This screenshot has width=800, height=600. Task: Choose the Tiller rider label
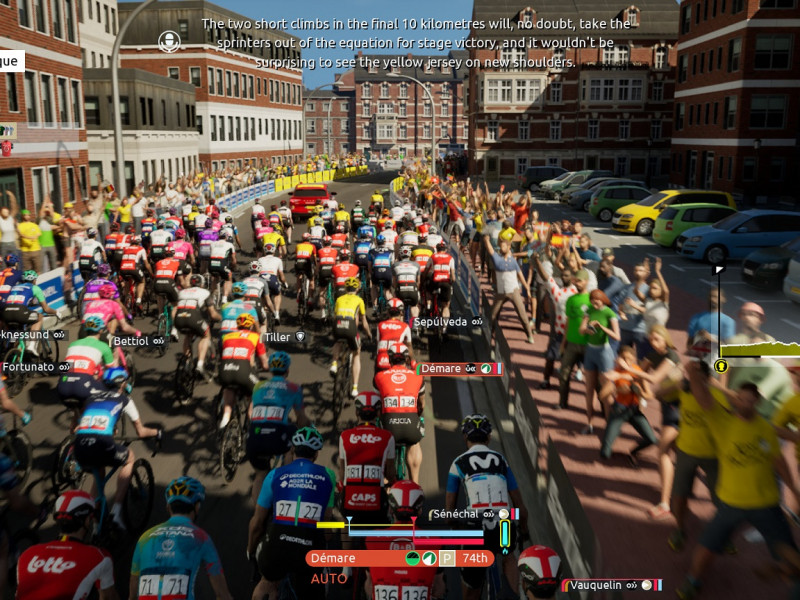(x=278, y=337)
